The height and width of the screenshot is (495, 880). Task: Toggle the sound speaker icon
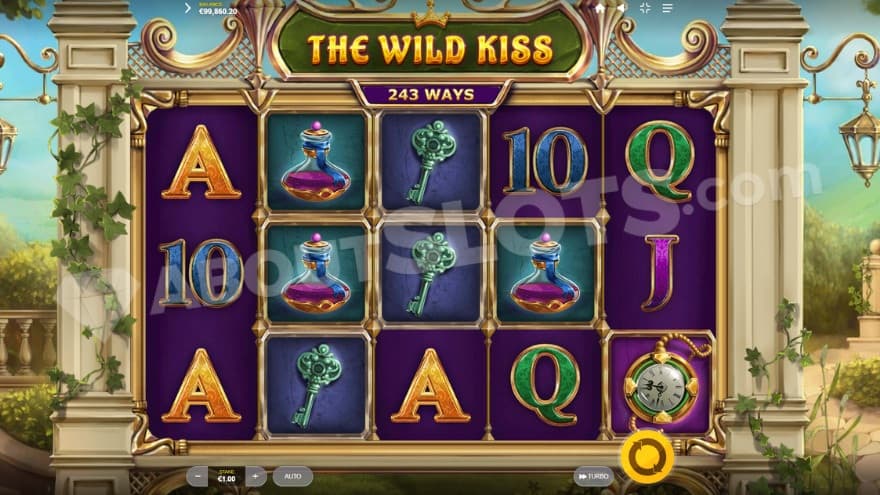click(x=620, y=8)
